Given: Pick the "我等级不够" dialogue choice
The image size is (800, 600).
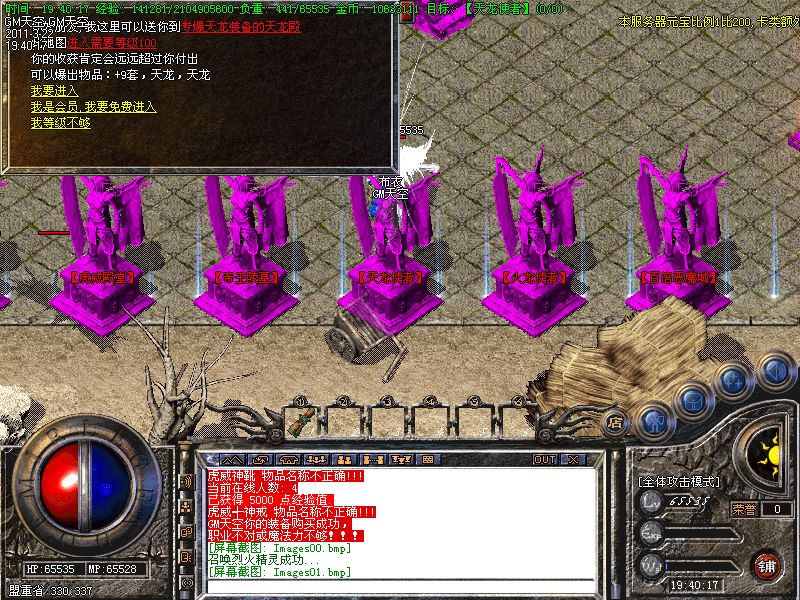Looking at the screenshot, I should tap(60, 123).
